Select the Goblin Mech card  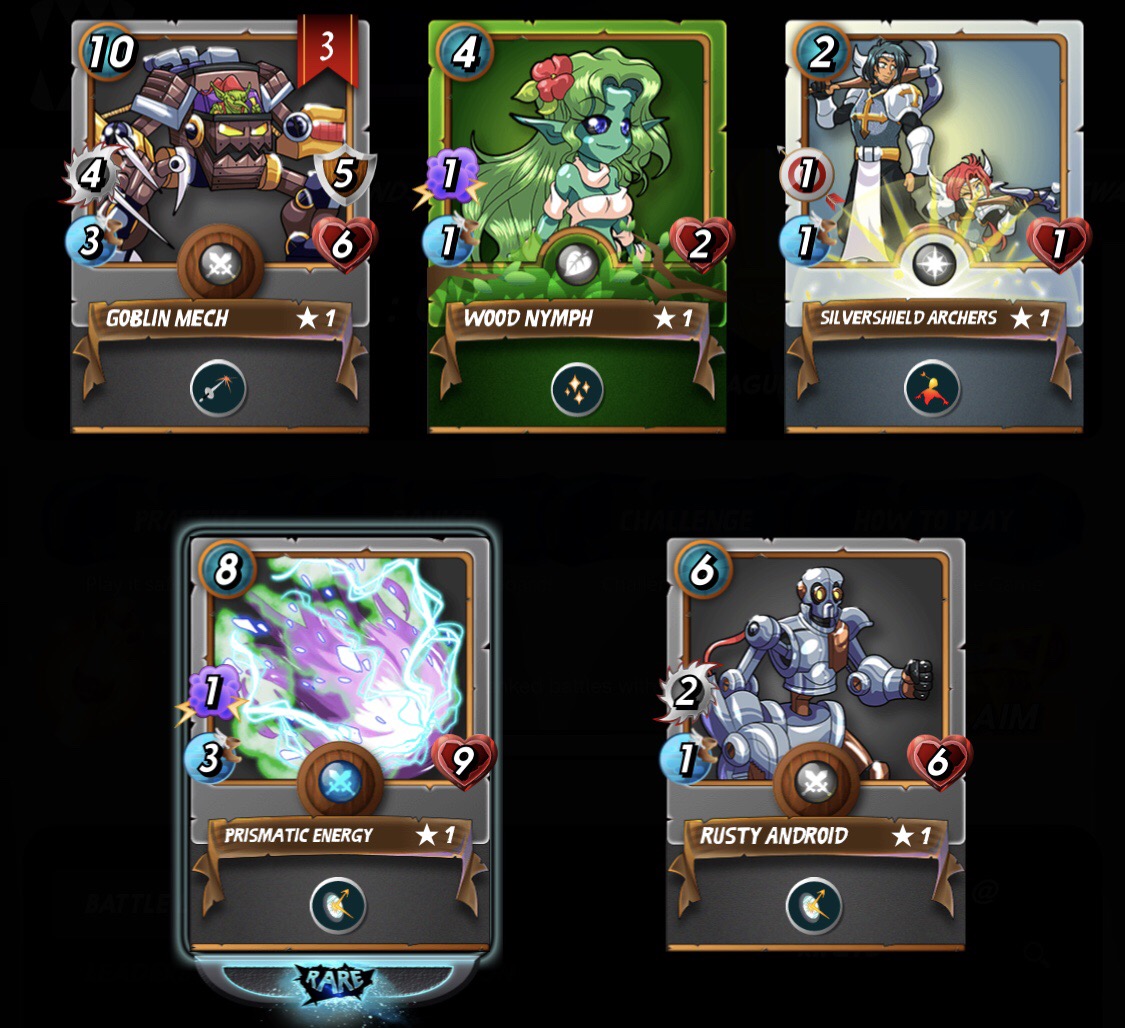point(219,150)
